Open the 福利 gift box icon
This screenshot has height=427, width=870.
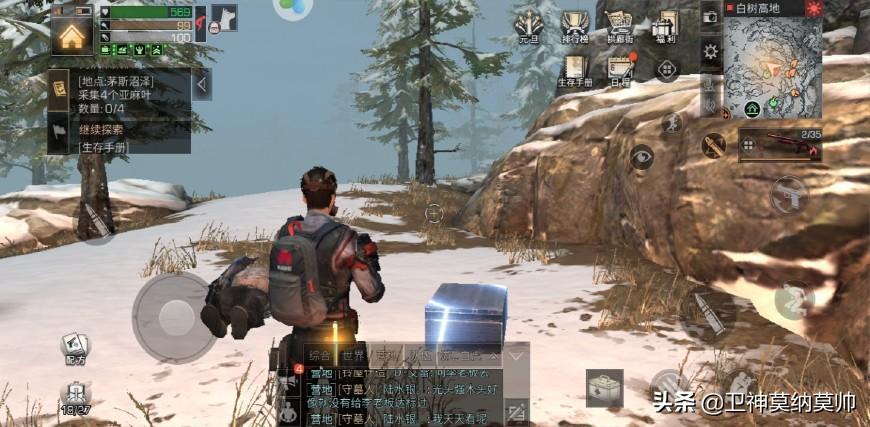[665, 28]
